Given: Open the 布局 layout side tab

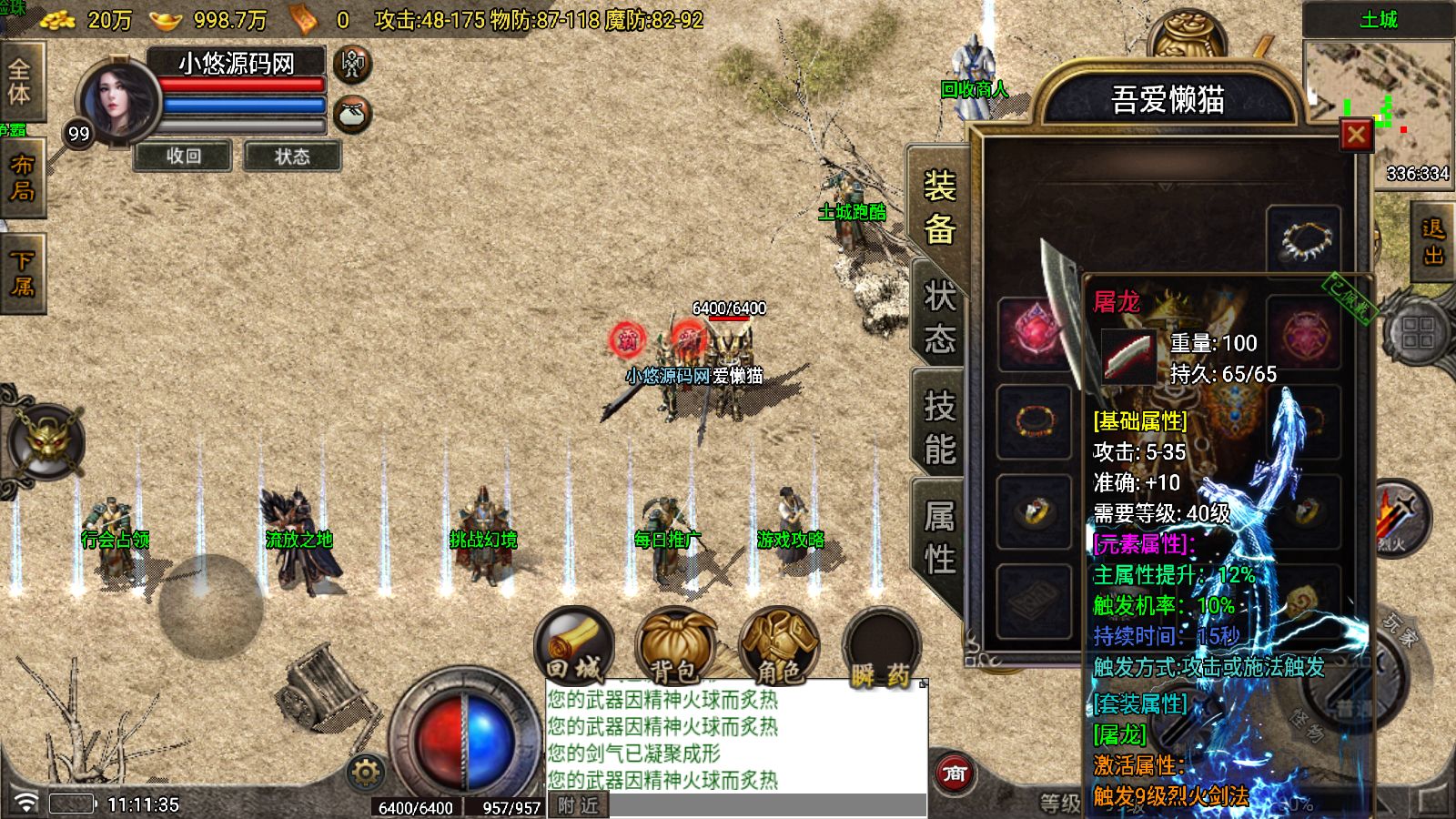Looking at the screenshot, I should (x=22, y=177).
